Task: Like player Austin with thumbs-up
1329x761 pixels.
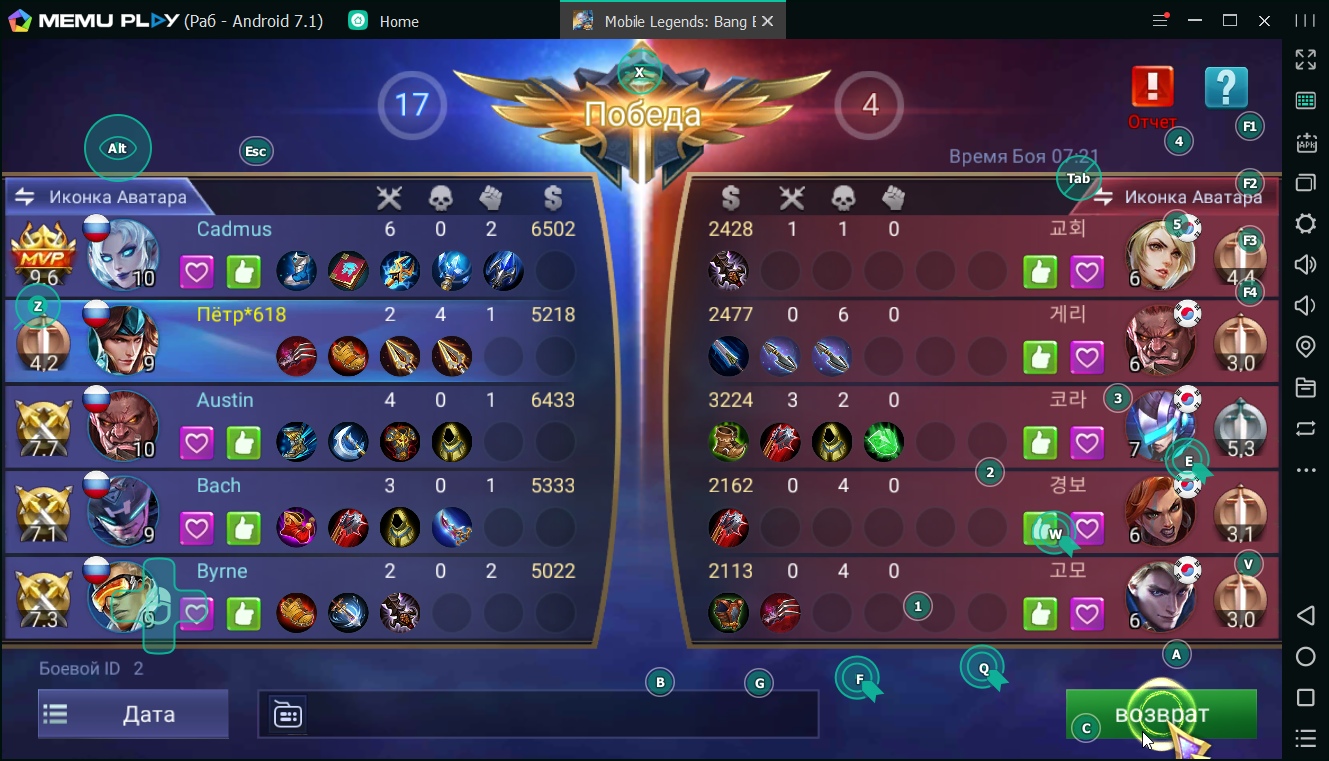Action: pyautogui.click(x=243, y=442)
